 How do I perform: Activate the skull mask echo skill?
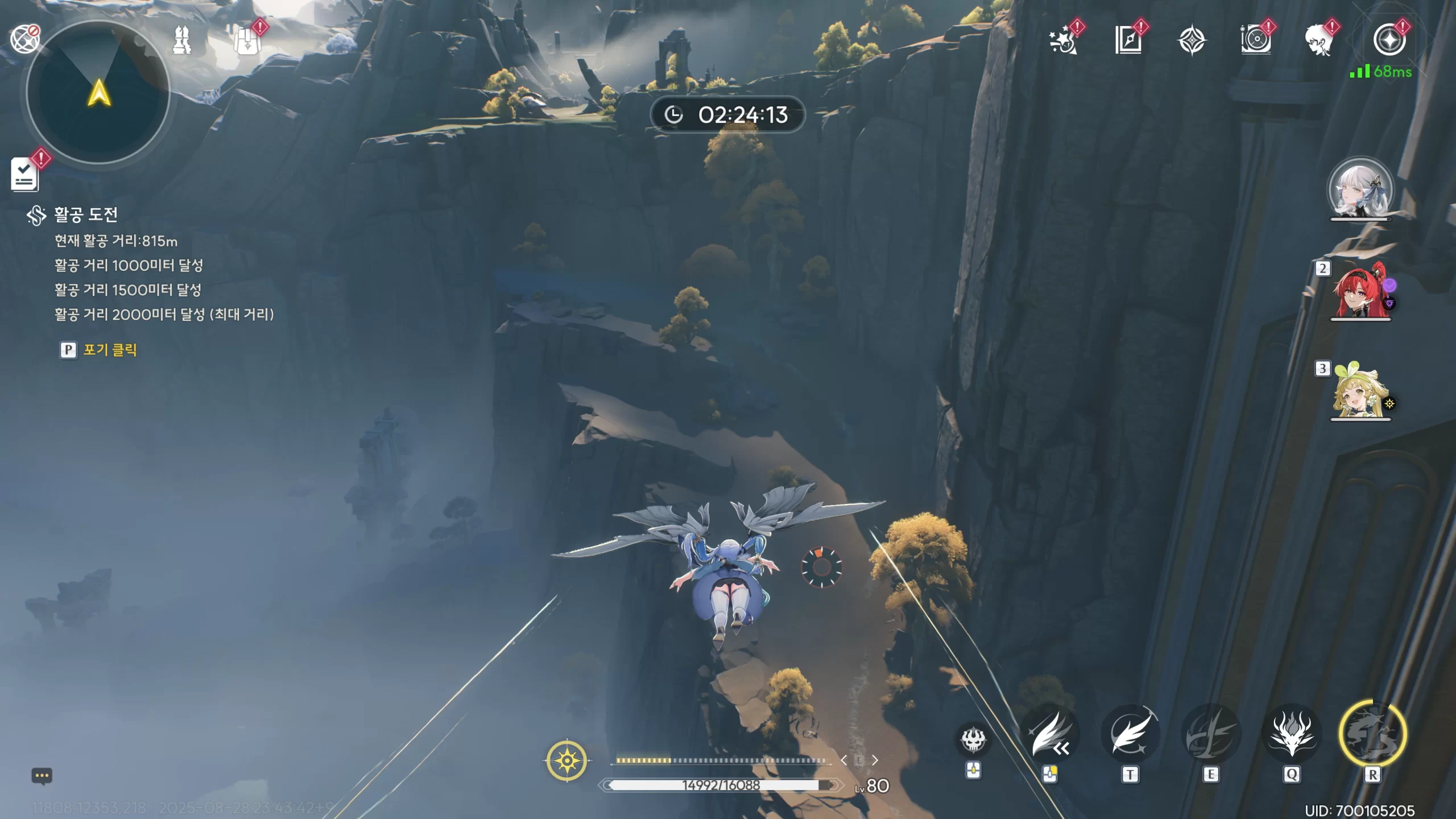point(973,739)
